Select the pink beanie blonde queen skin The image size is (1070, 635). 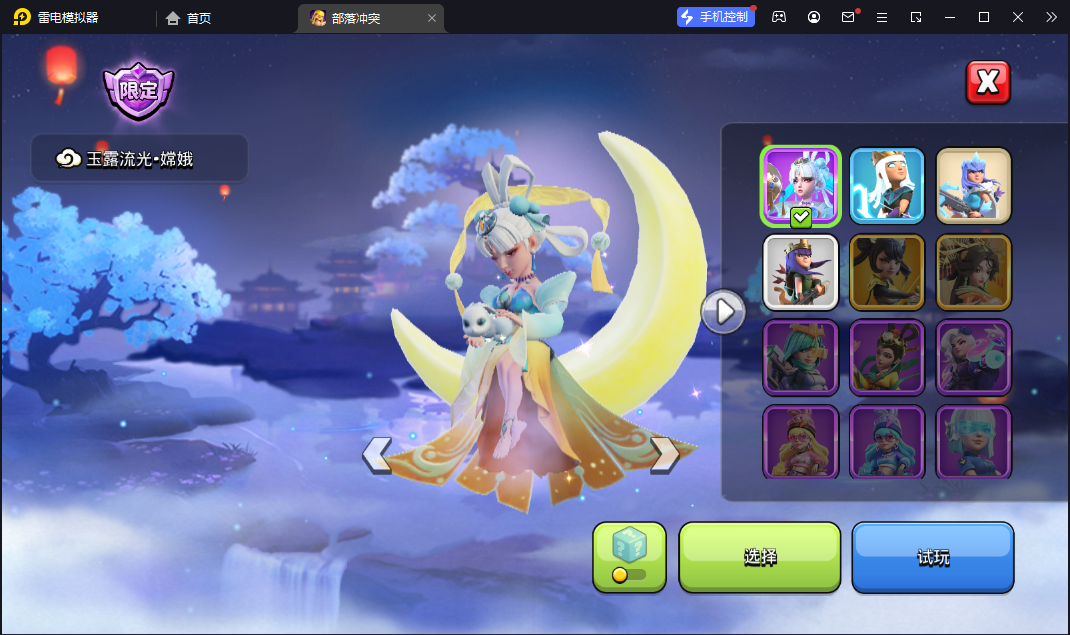pyautogui.click(x=801, y=441)
